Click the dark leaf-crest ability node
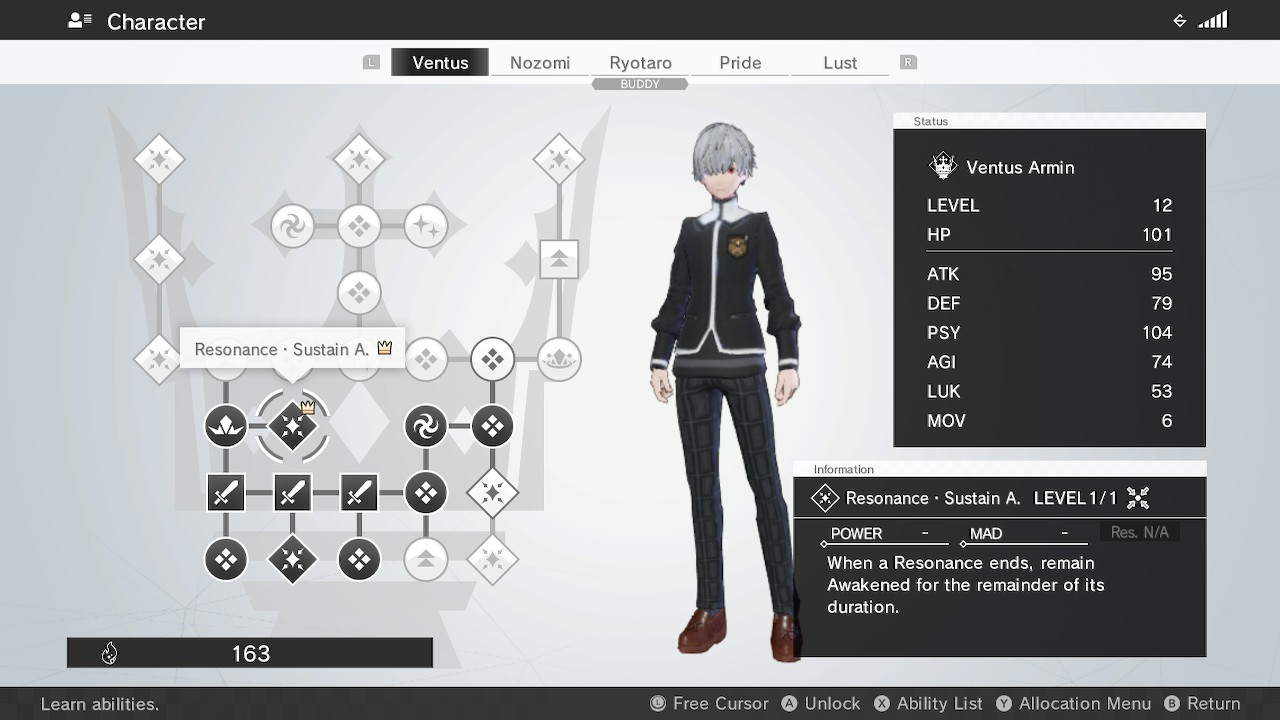The height and width of the screenshot is (720, 1280). [226, 427]
